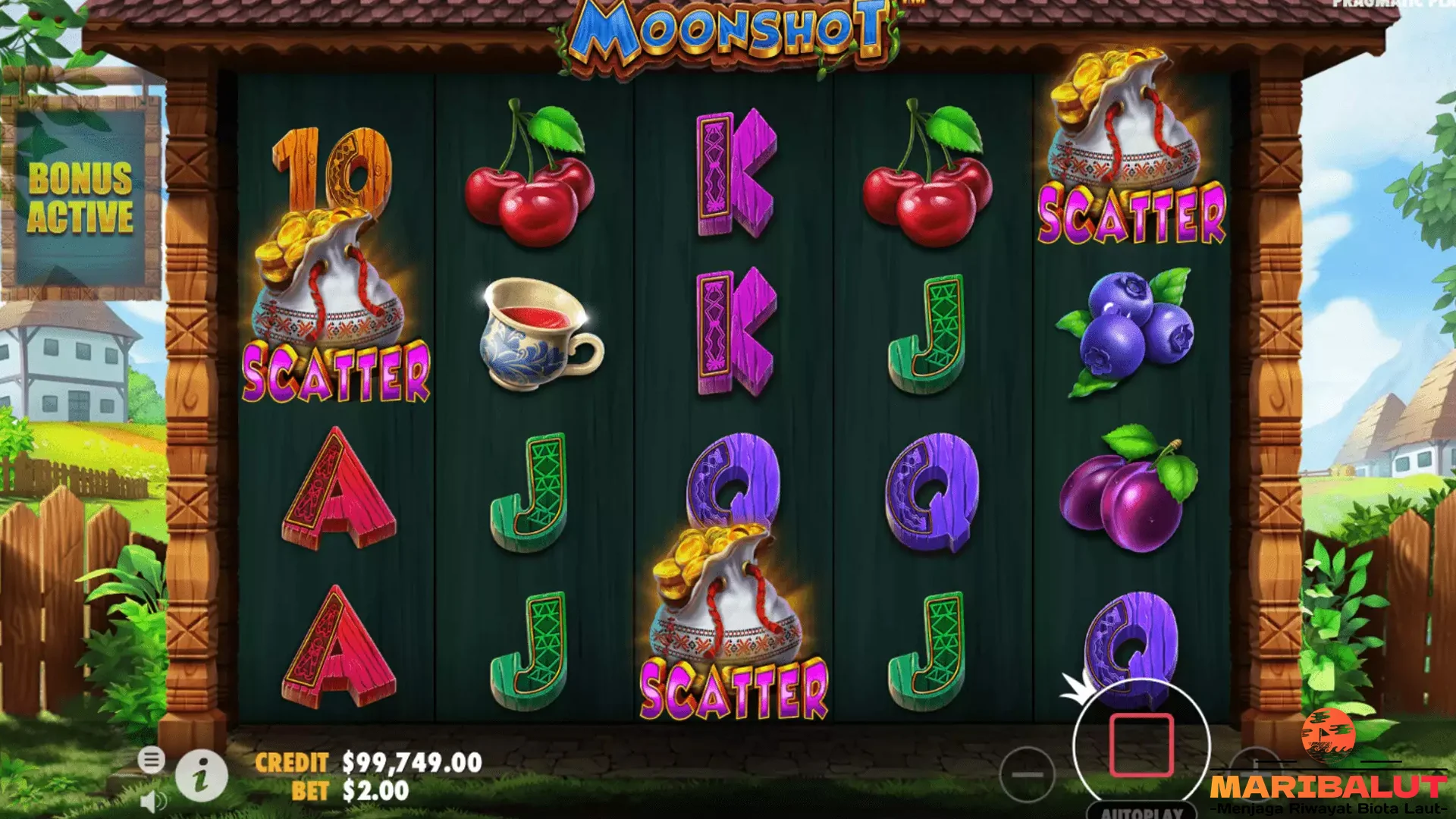1456x819 pixels.
Task: Show the game info paytable
Action: (201, 777)
